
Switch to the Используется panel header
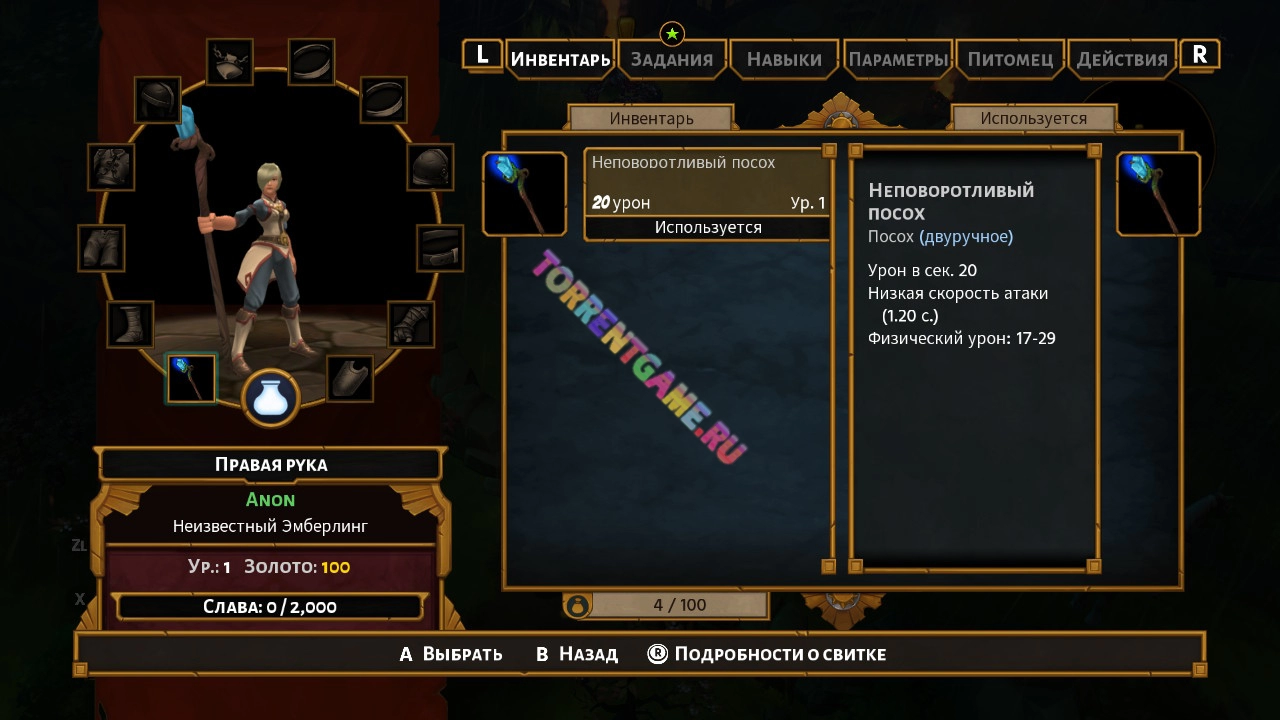1033,118
